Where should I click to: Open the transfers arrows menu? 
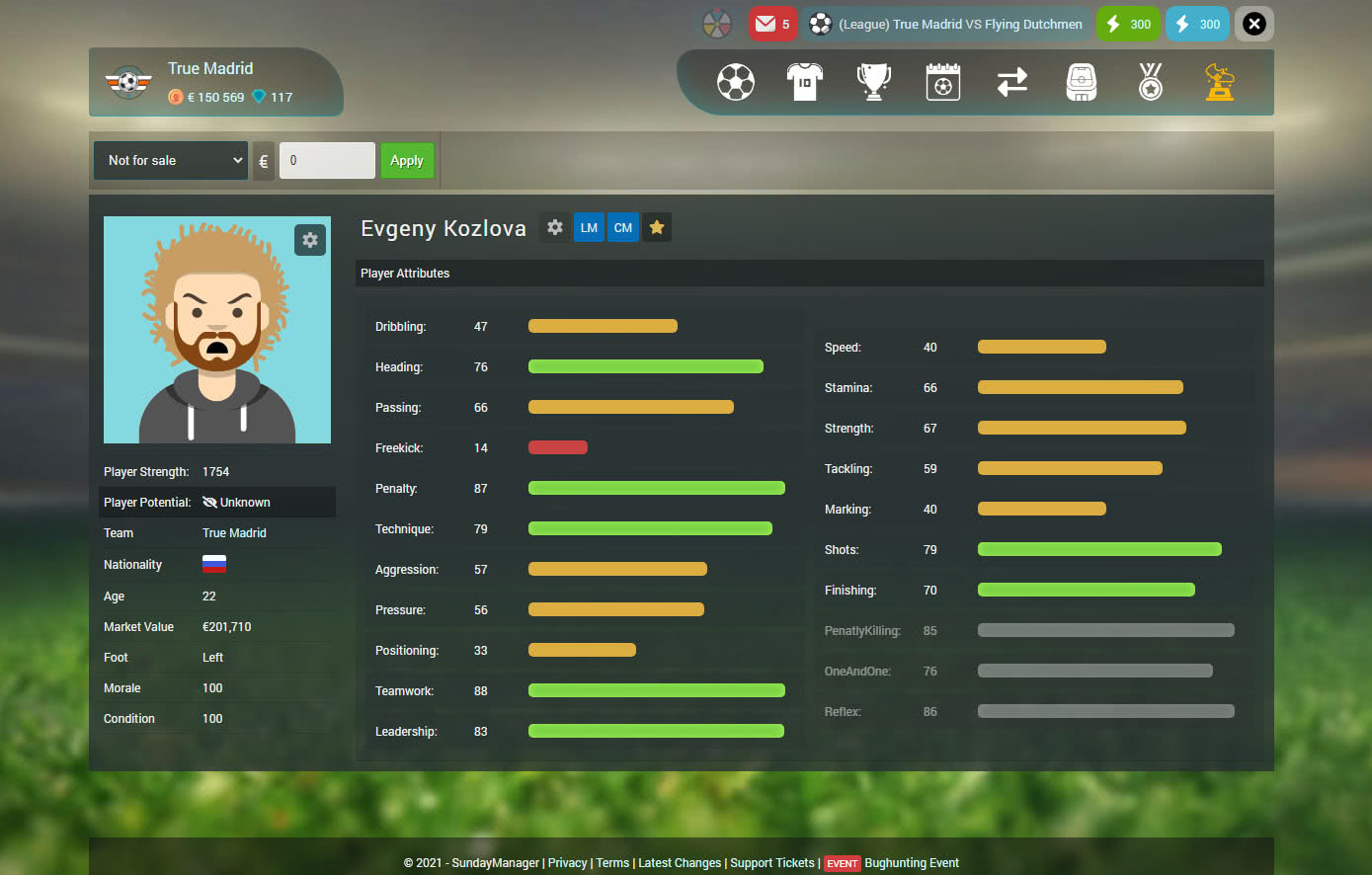(x=1011, y=82)
